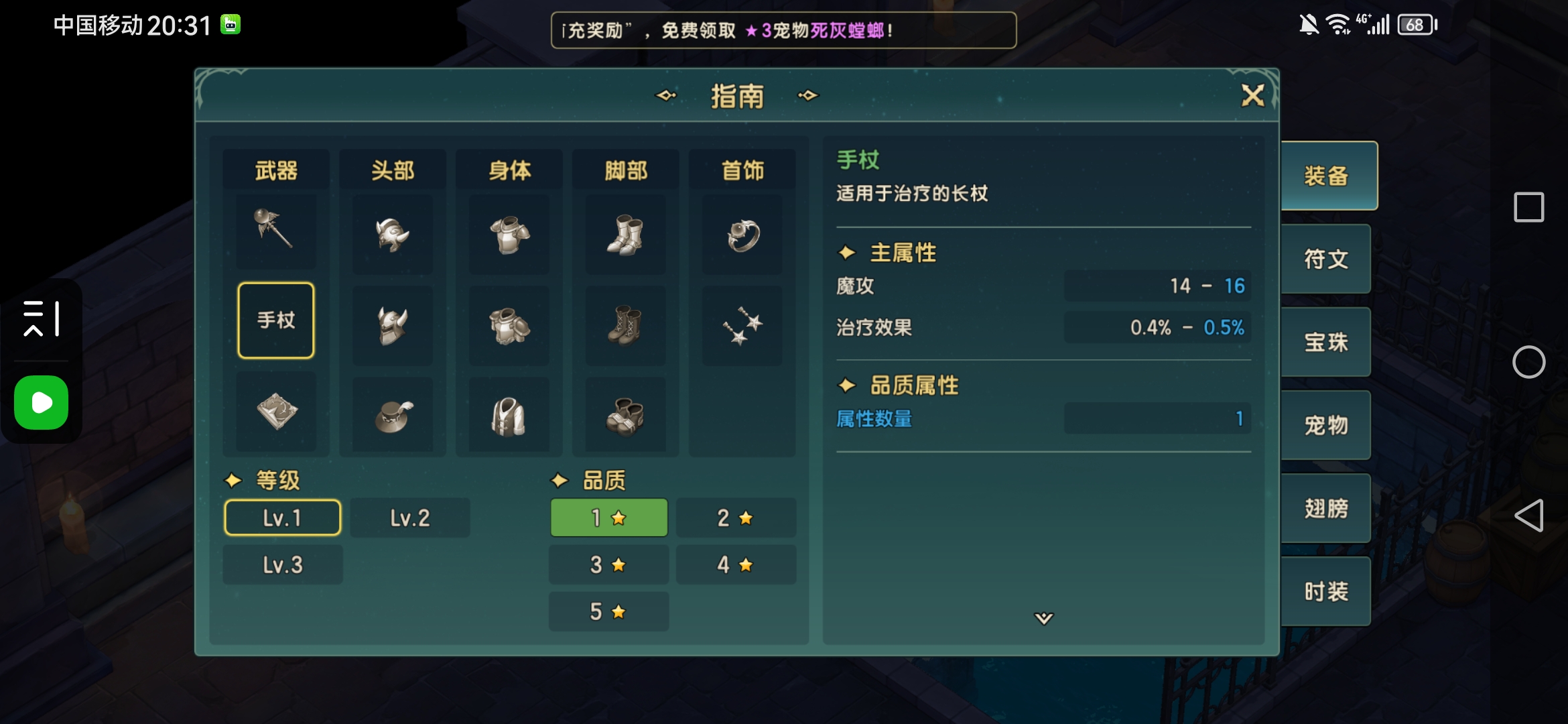Tap the pet reward announcement banner
Viewport: 1568px width, 724px height.
point(784,30)
